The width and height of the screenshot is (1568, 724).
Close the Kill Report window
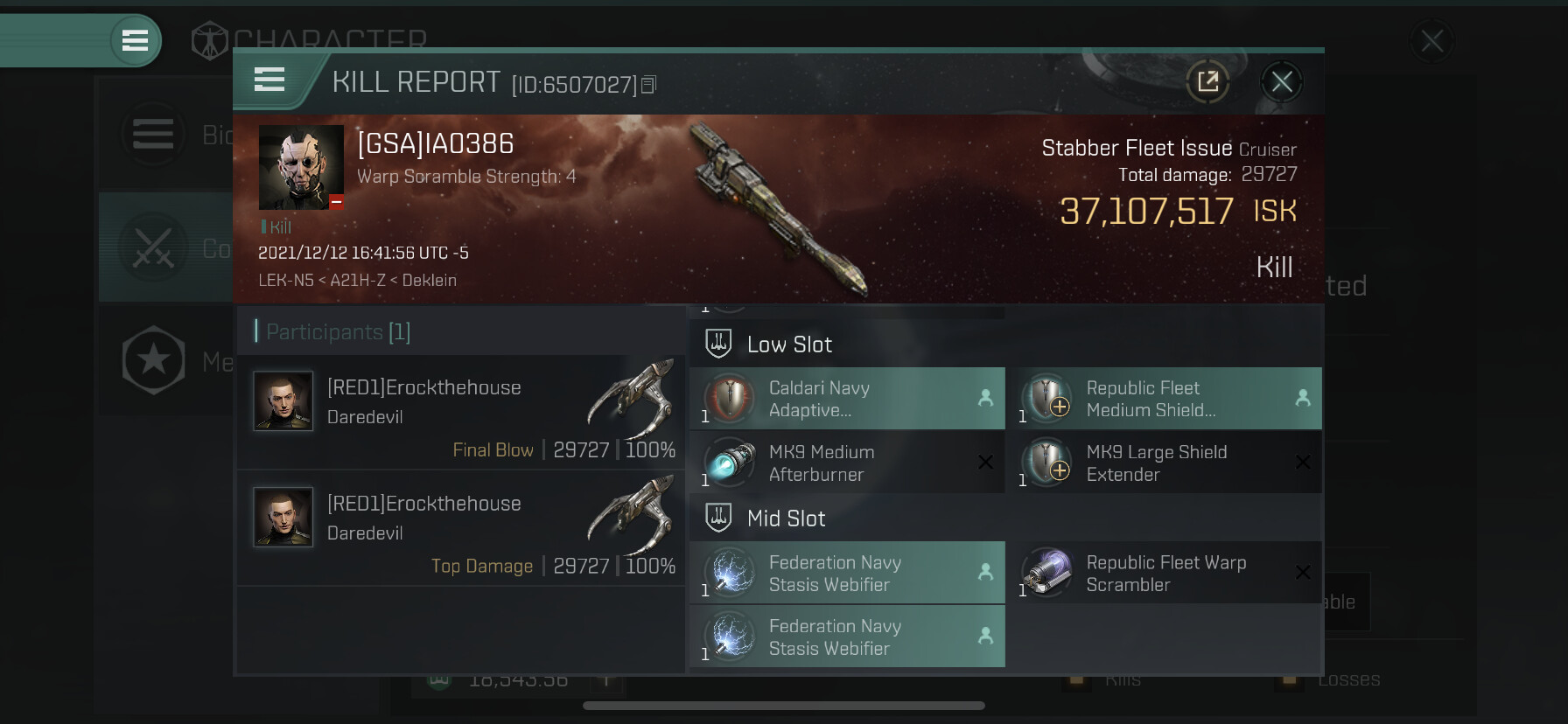click(x=1282, y=82)
